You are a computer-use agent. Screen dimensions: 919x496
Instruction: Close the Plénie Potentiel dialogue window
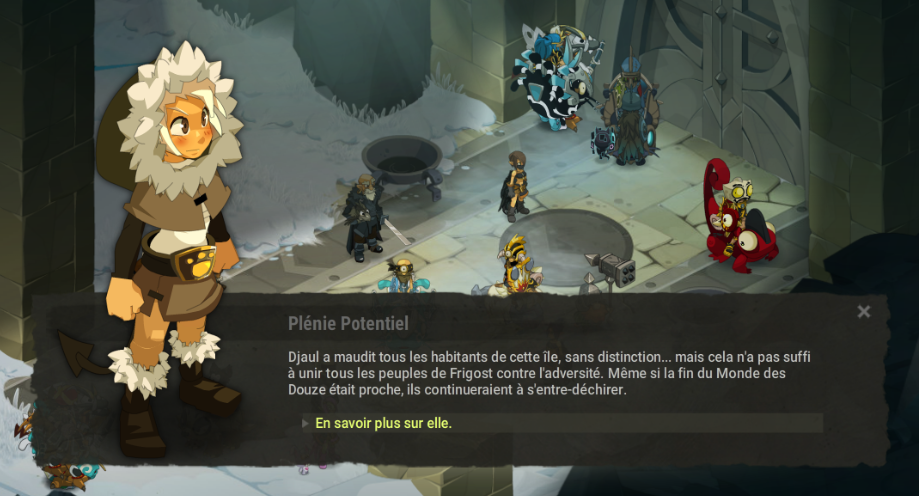(x=864, y=312)
